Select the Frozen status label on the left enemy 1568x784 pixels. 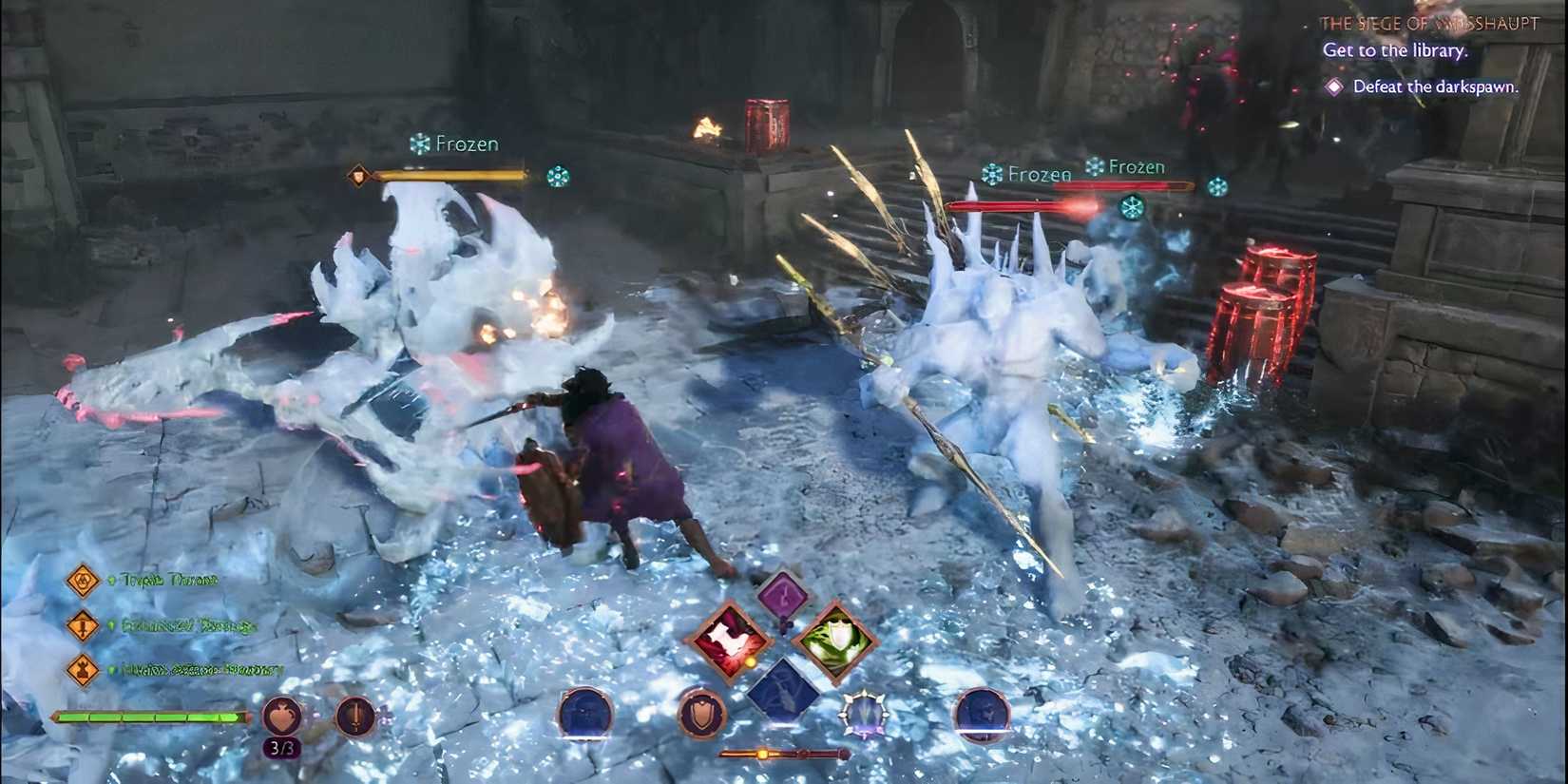466,143
